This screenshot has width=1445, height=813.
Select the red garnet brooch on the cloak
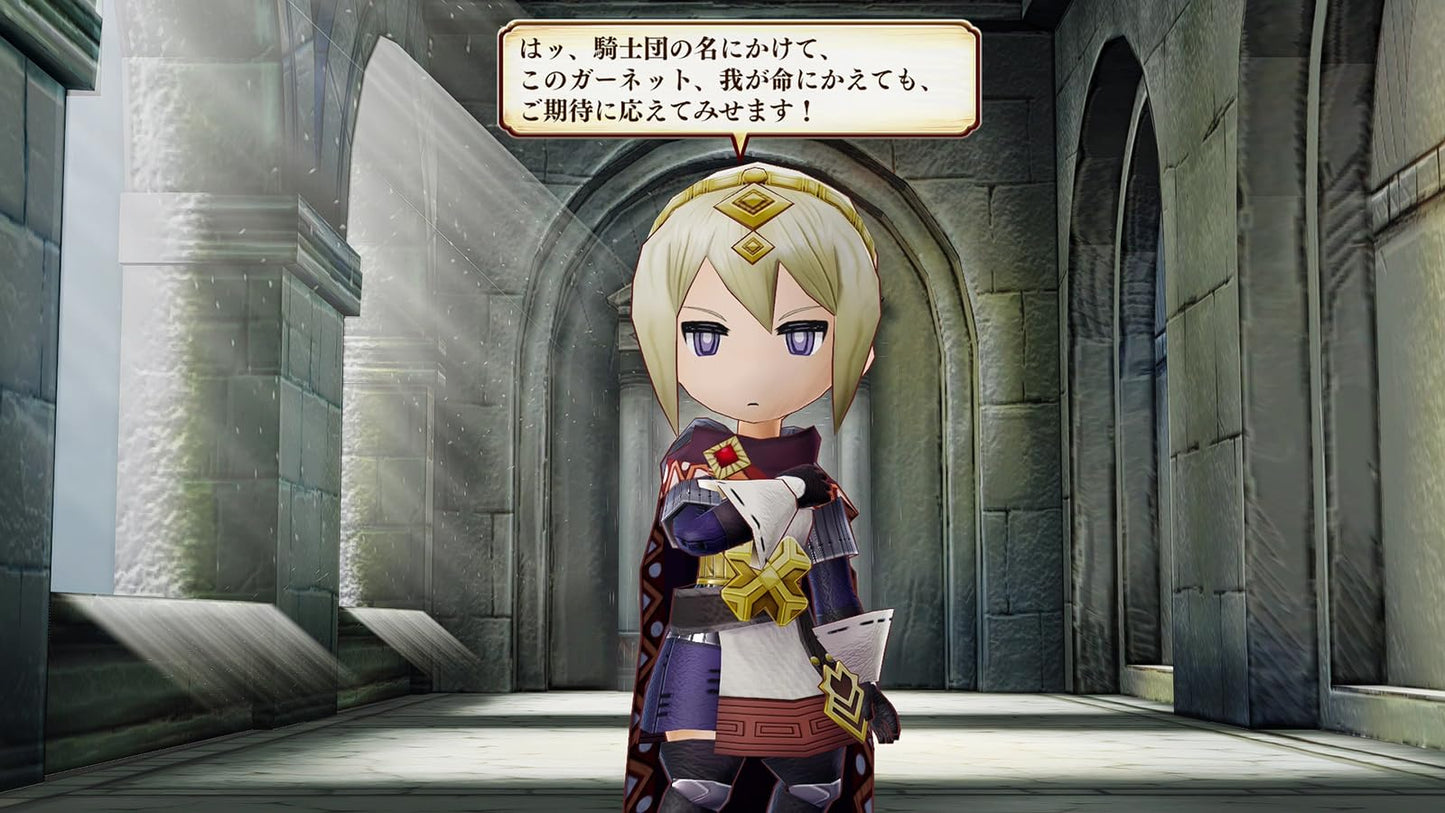click(725, 456)
